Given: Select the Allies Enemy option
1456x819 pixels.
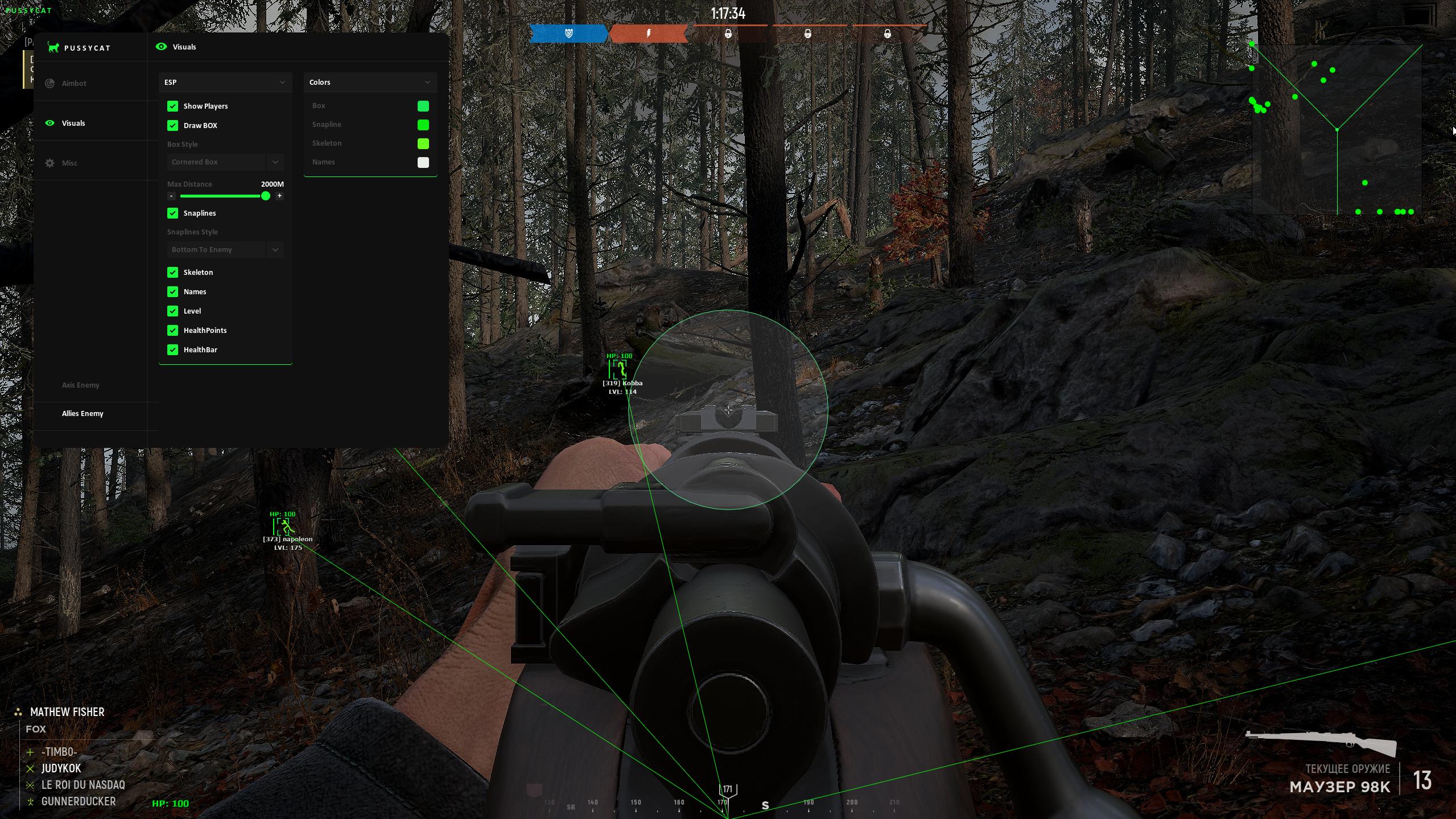Looking at the screenshot, I should (x=83, y=414).
